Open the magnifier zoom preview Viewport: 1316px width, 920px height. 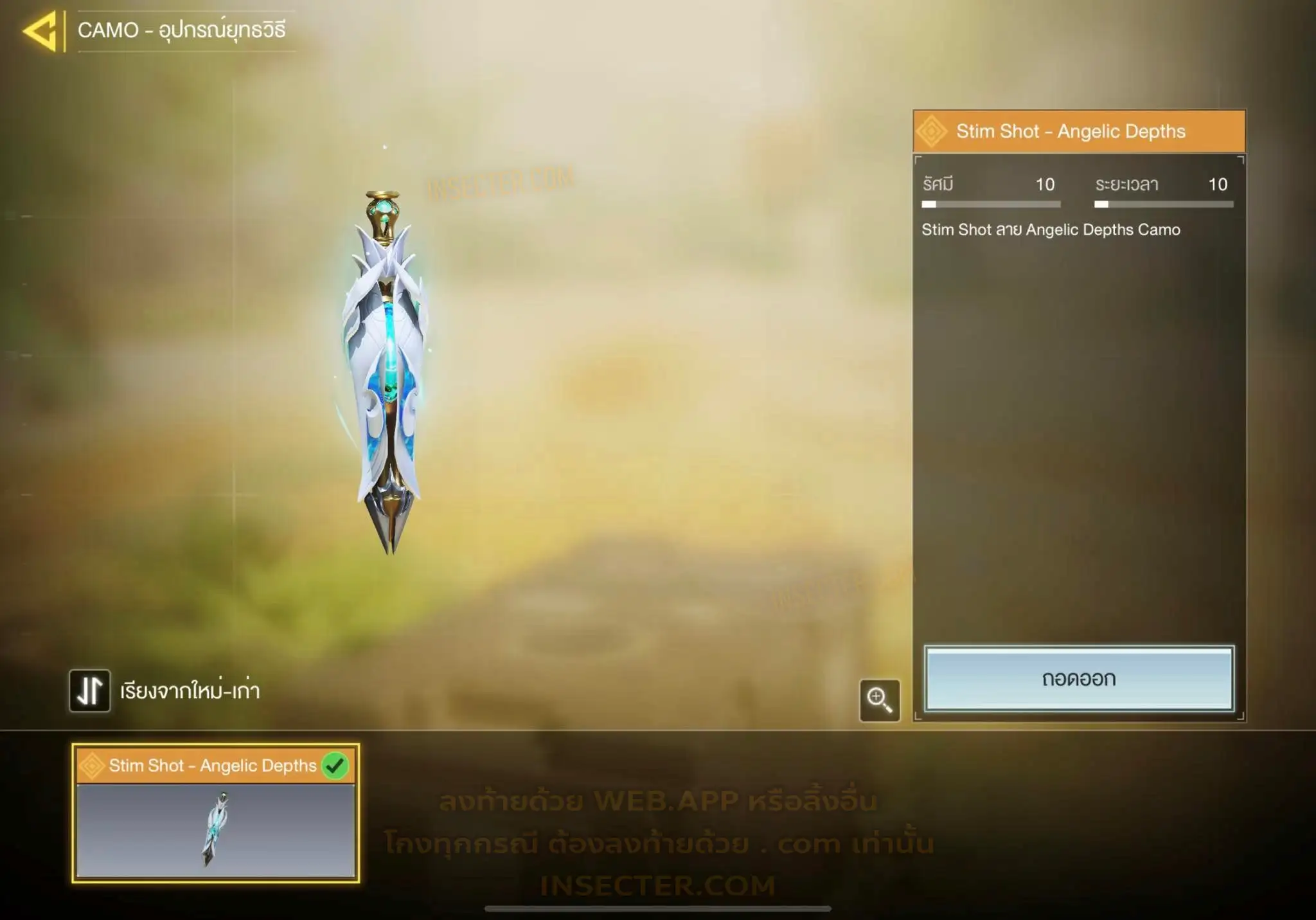[879, 699]
